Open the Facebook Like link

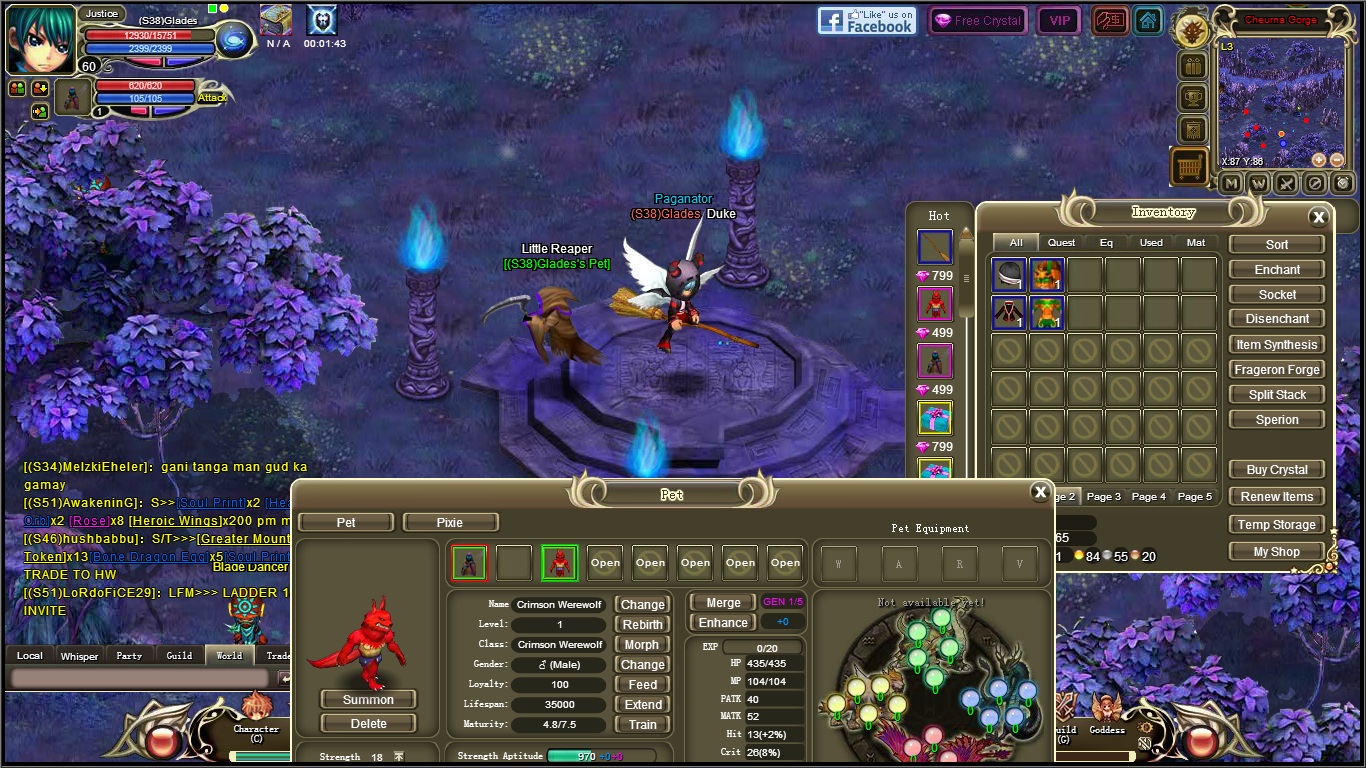click(866, 21)
